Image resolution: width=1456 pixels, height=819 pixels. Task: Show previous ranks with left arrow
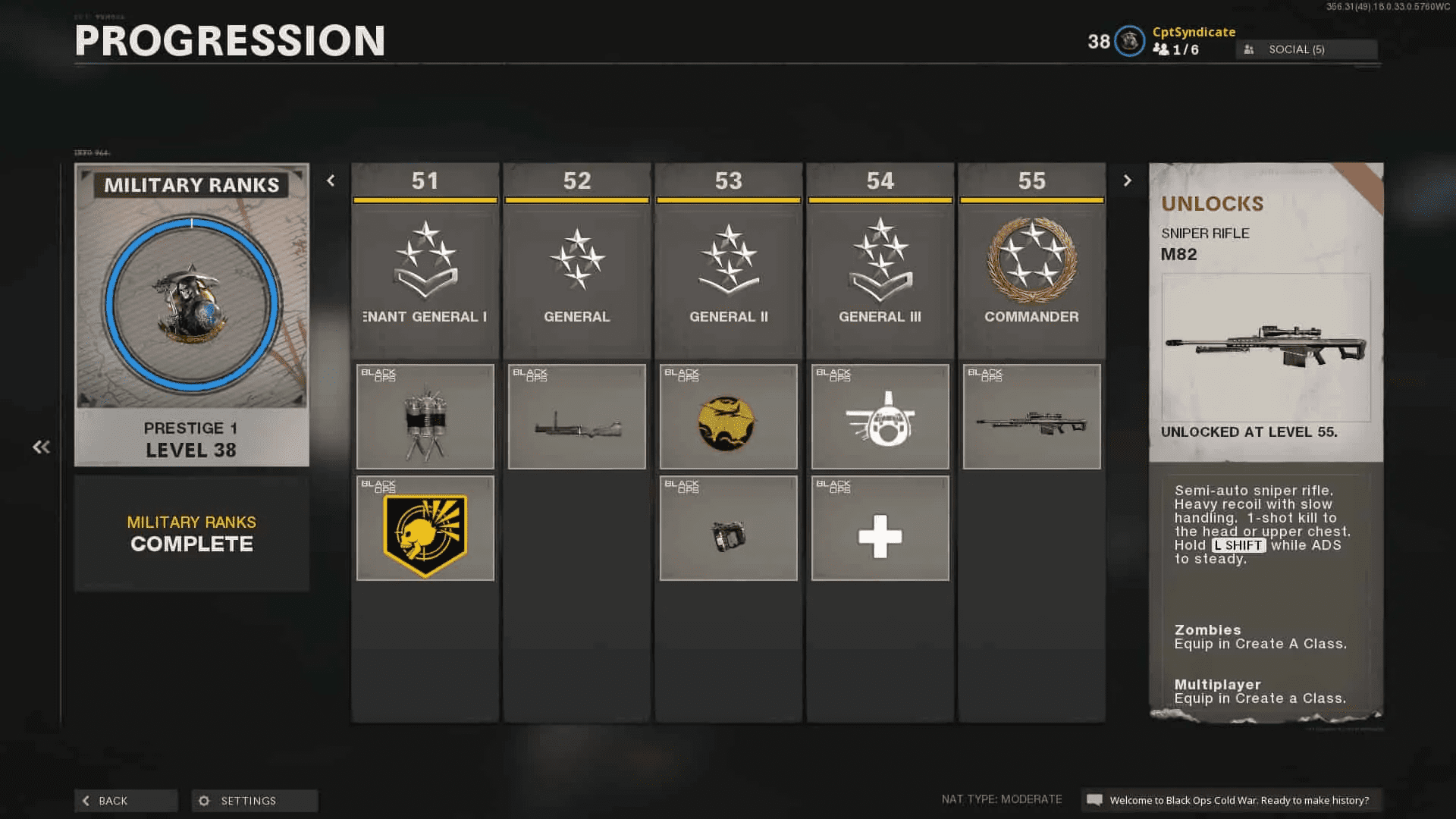331,180
